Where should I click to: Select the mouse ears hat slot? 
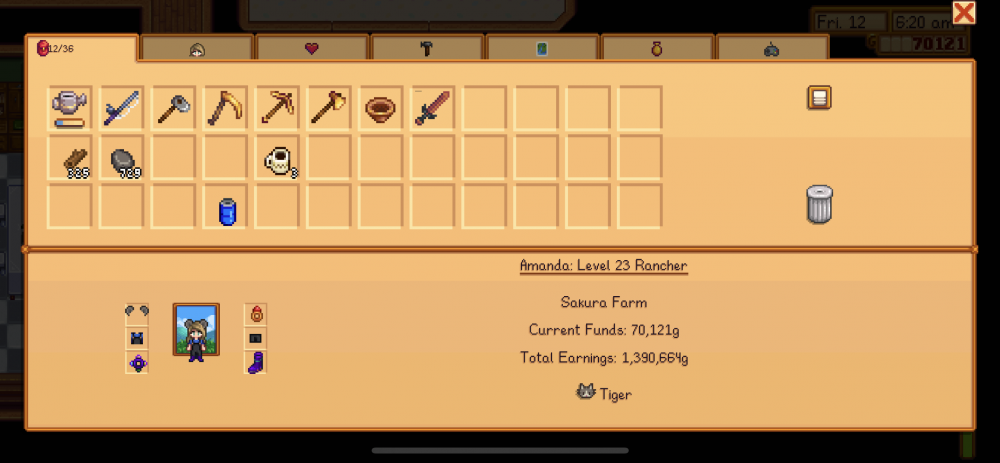(137, 313)
